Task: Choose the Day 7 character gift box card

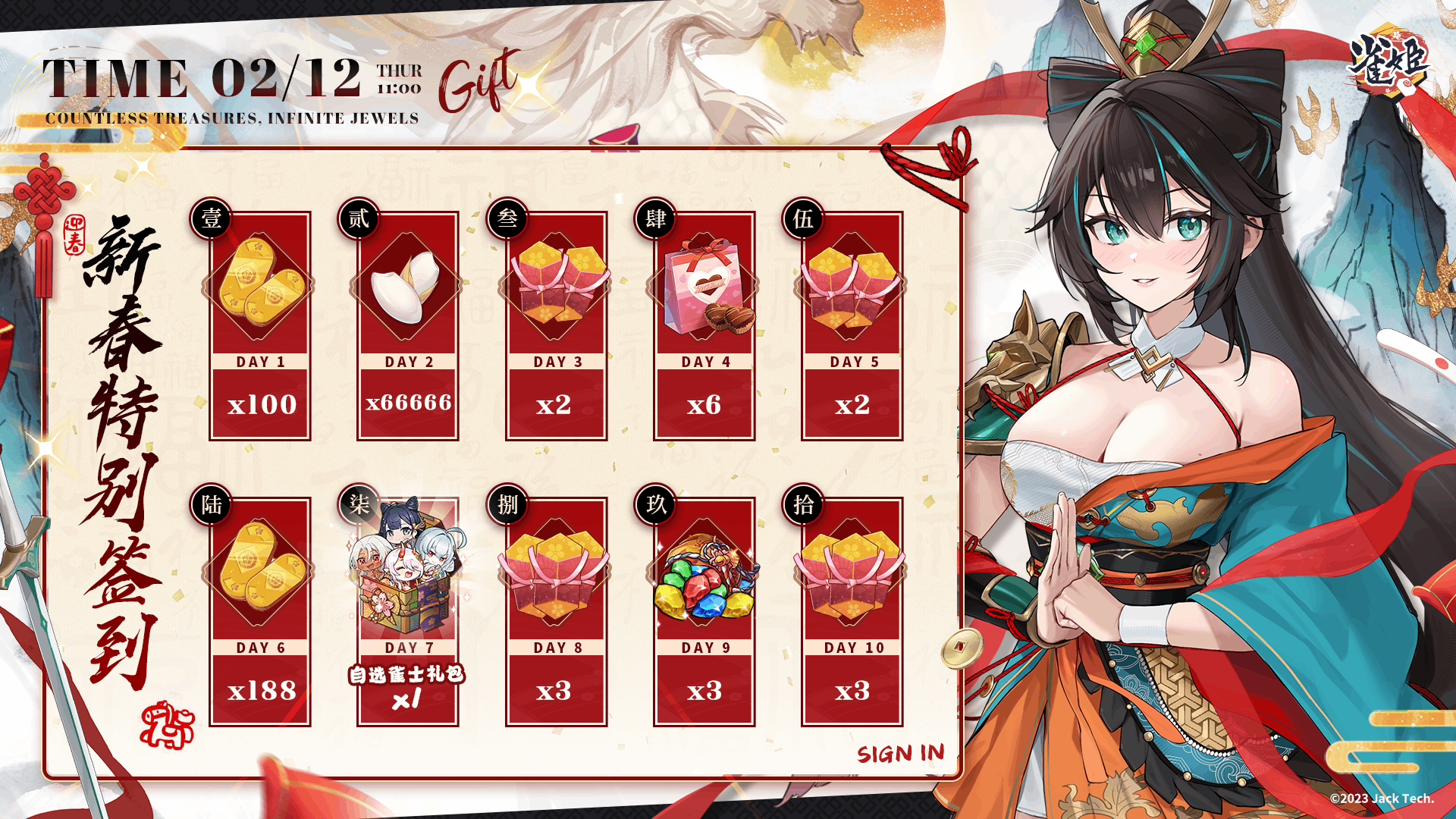Action: tap(408, 612)
